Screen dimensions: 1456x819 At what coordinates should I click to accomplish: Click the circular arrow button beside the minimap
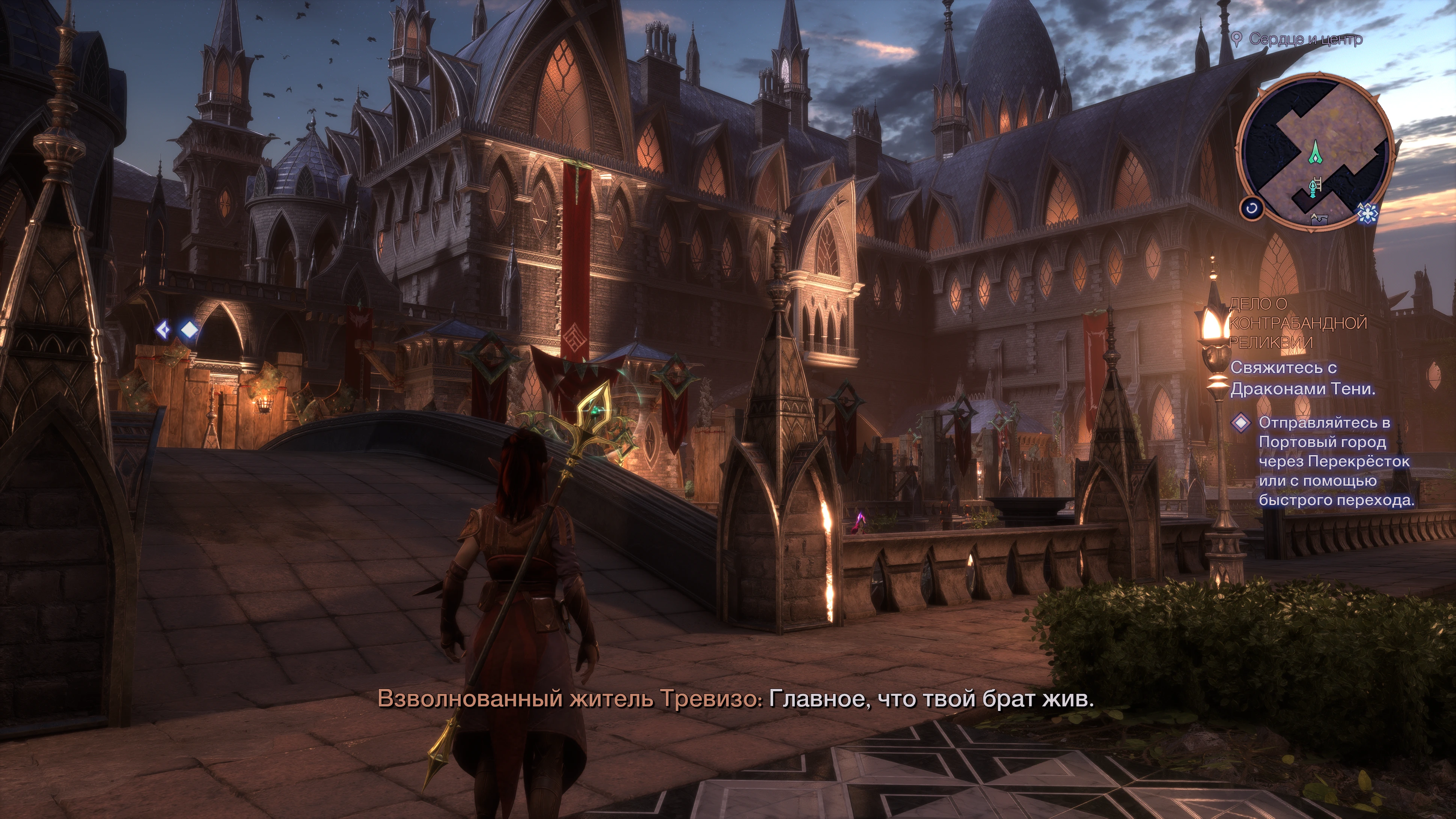click(1251, 208)
